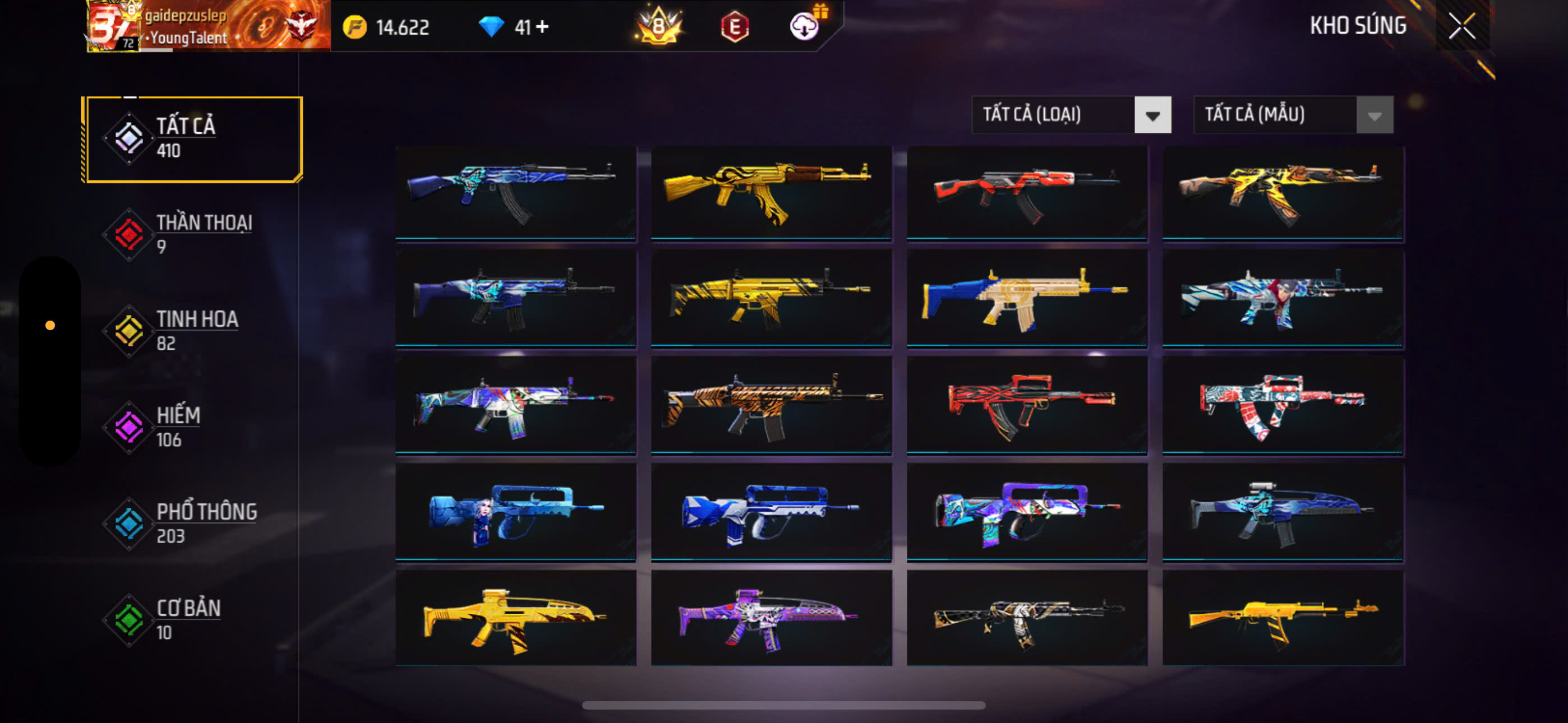Select the Tất Cả category tab

[x=193, y=139]
